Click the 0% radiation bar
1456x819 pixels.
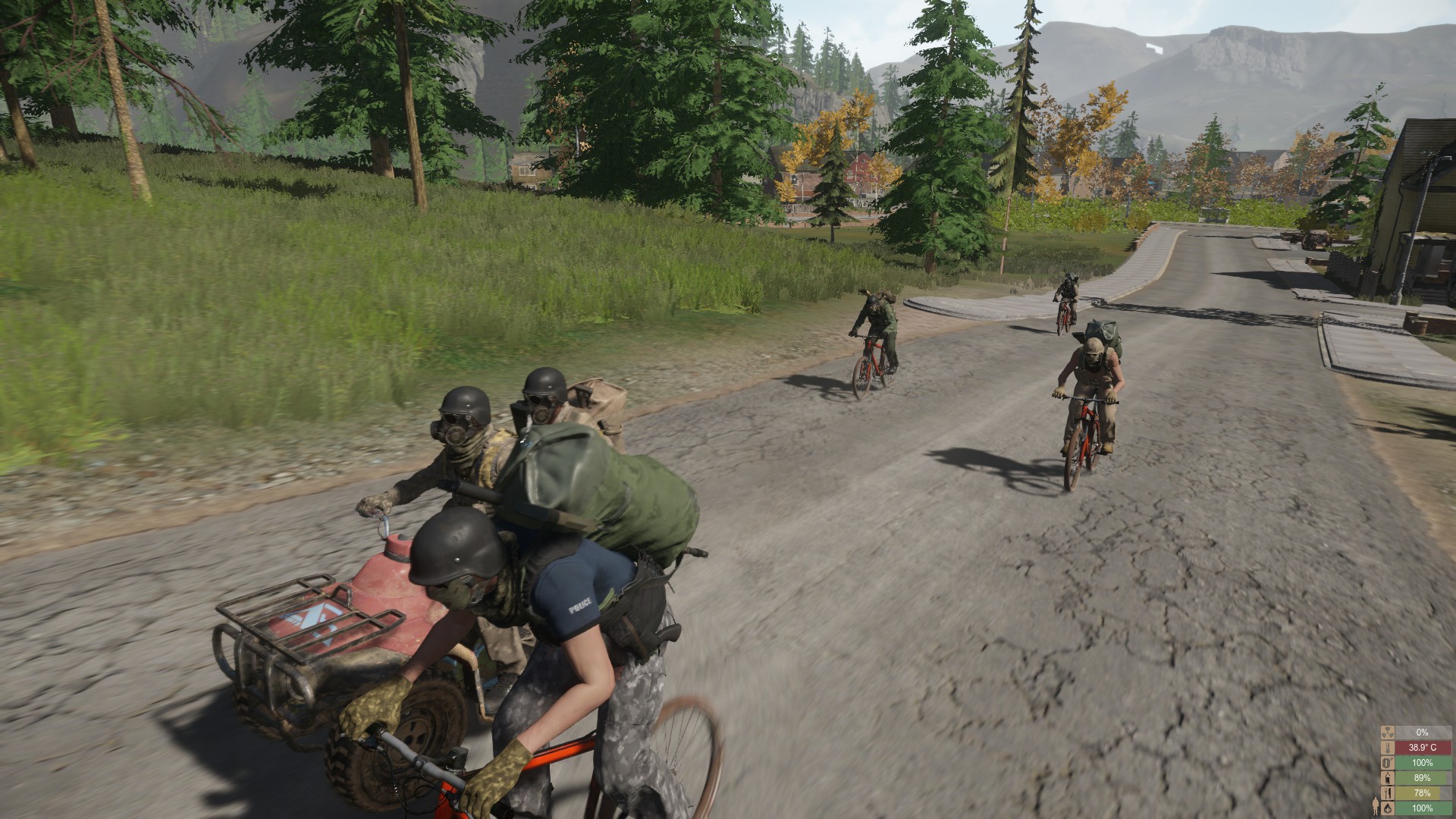pyautogui.click(x=1424, y=733)
